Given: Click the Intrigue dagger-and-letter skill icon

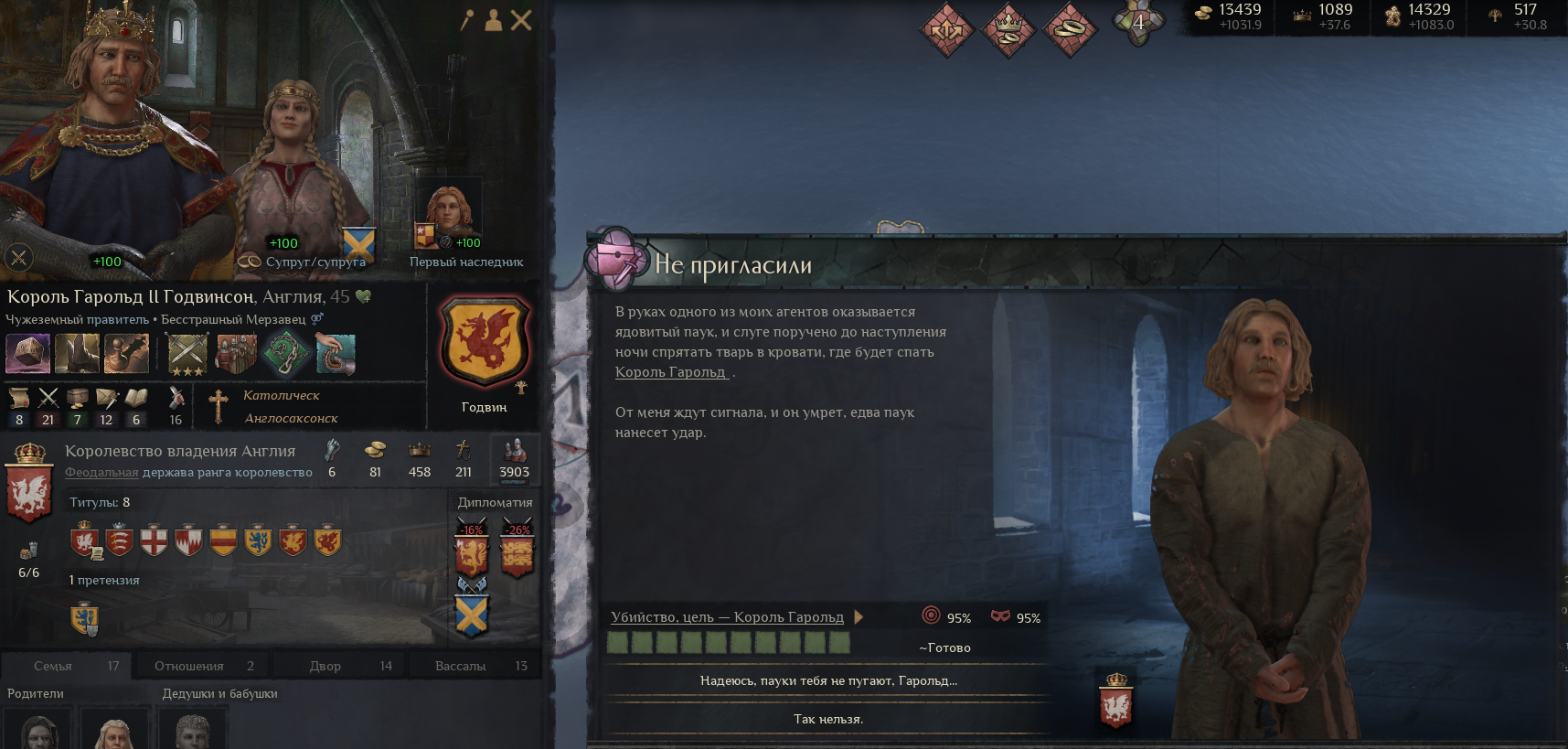Looking at the screenshot, I should tap(107, 397).
